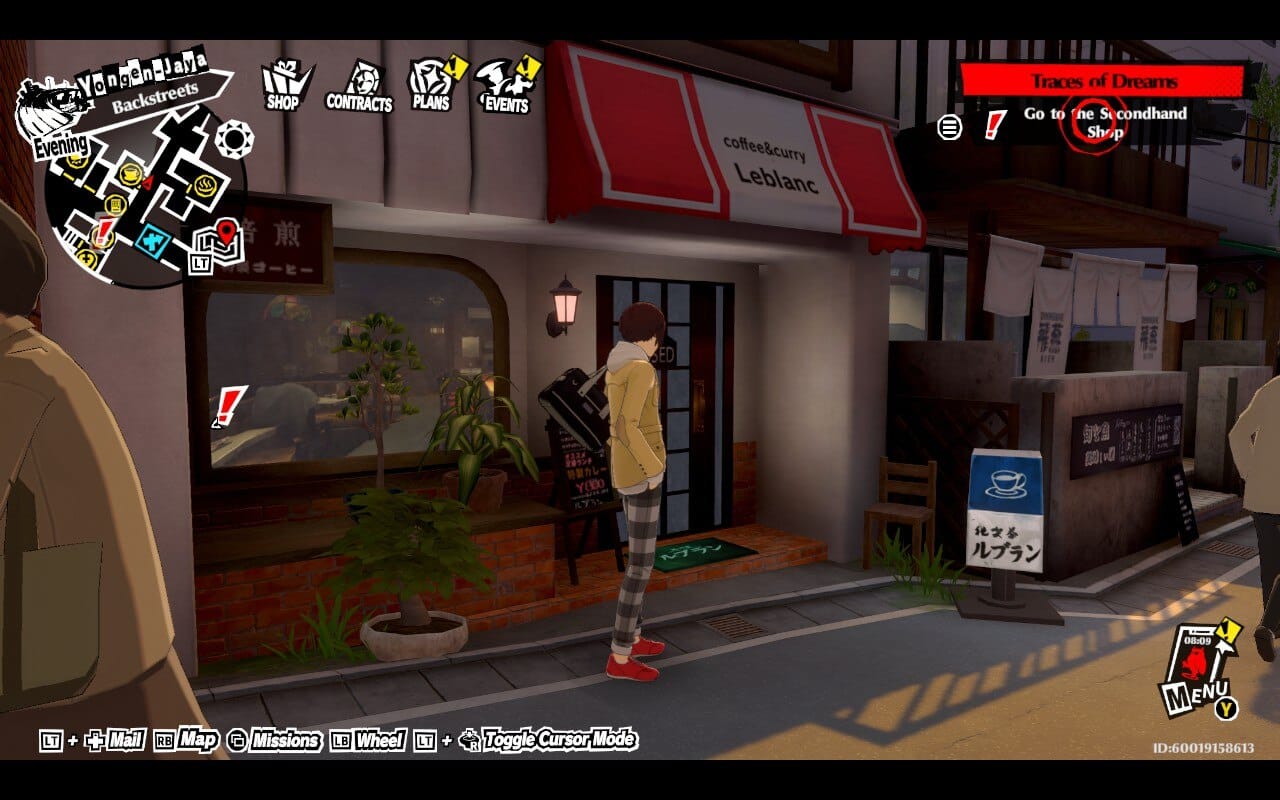The image size is (1280, 800).
Task: Click the coffee cup icon on the minimap
Action: click(130, 173)
